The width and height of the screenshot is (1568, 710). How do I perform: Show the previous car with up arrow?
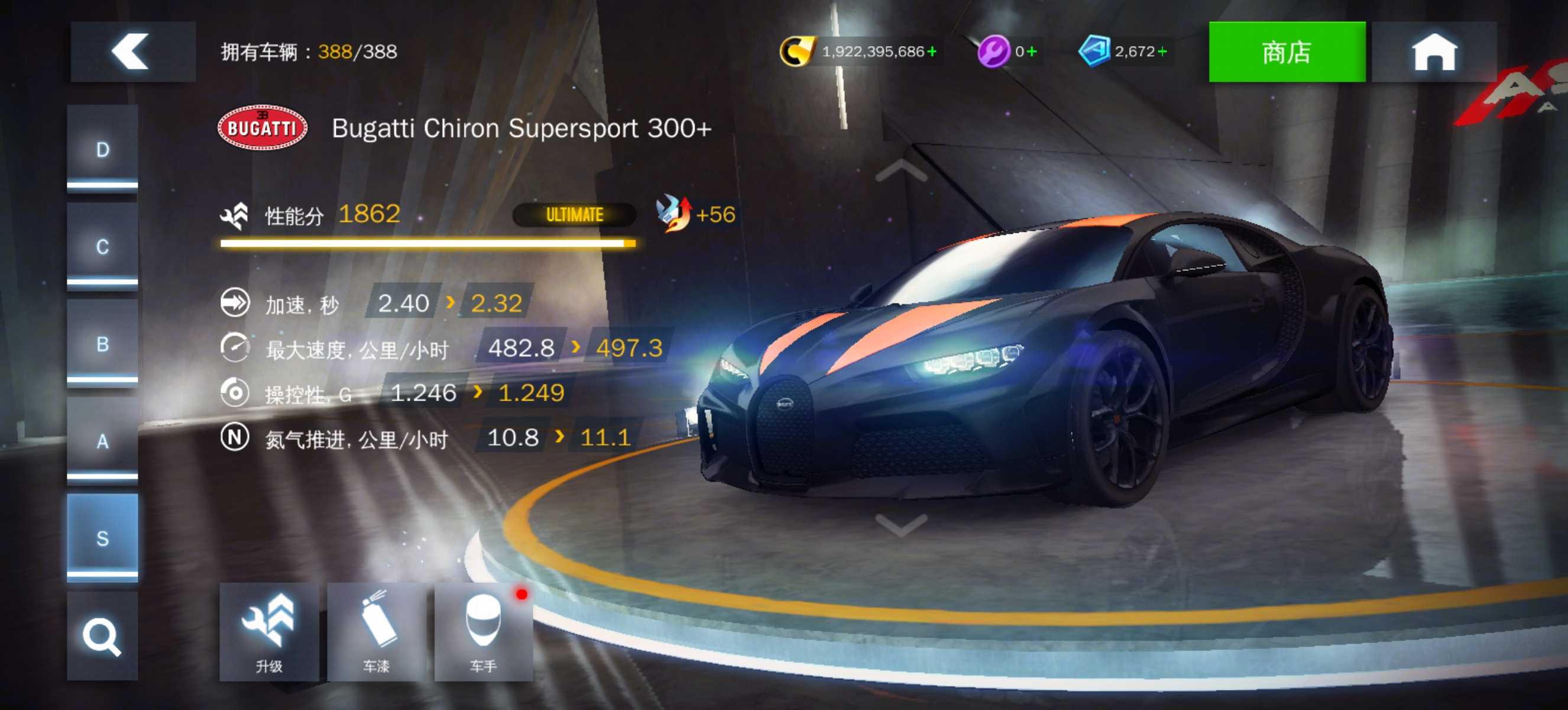(x=901, y=172)
